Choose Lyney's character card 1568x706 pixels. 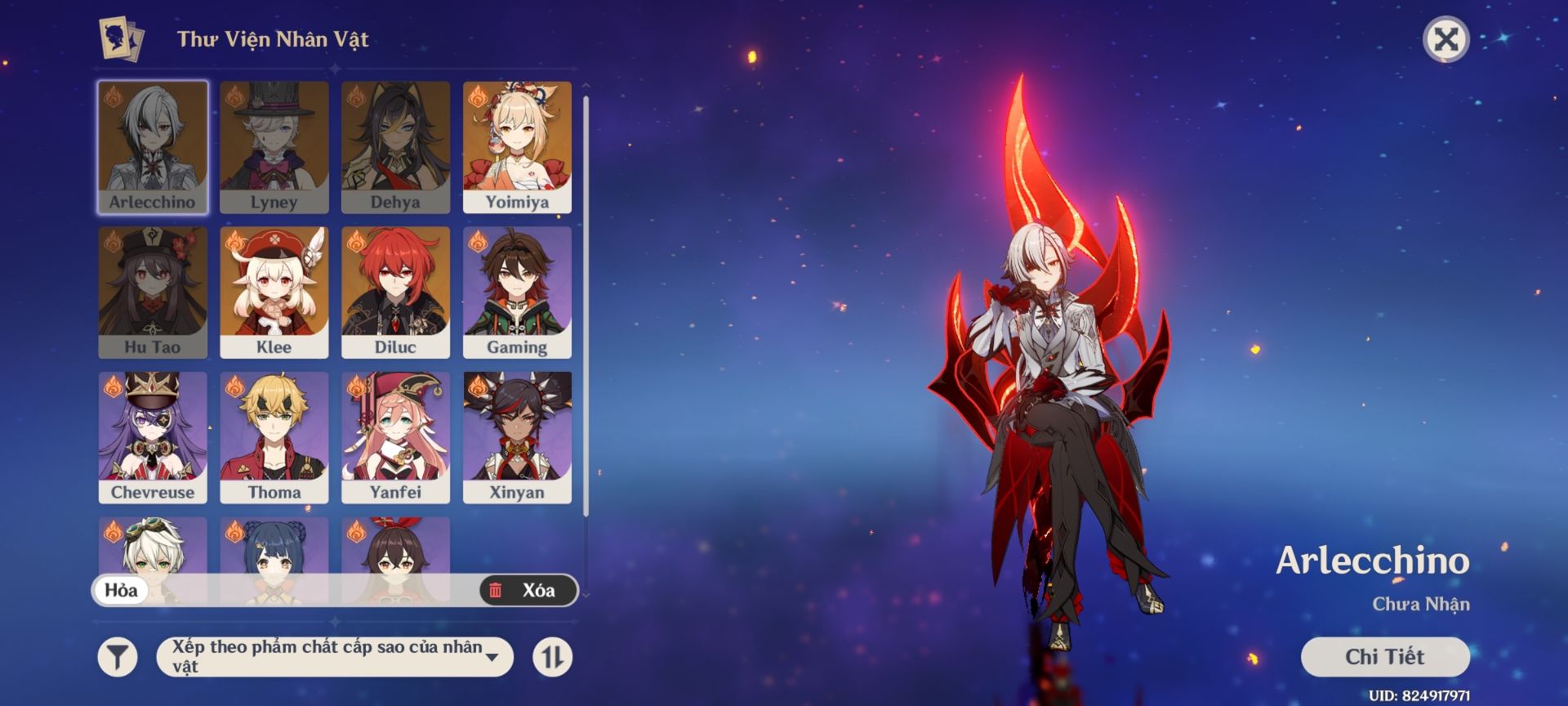274,147
